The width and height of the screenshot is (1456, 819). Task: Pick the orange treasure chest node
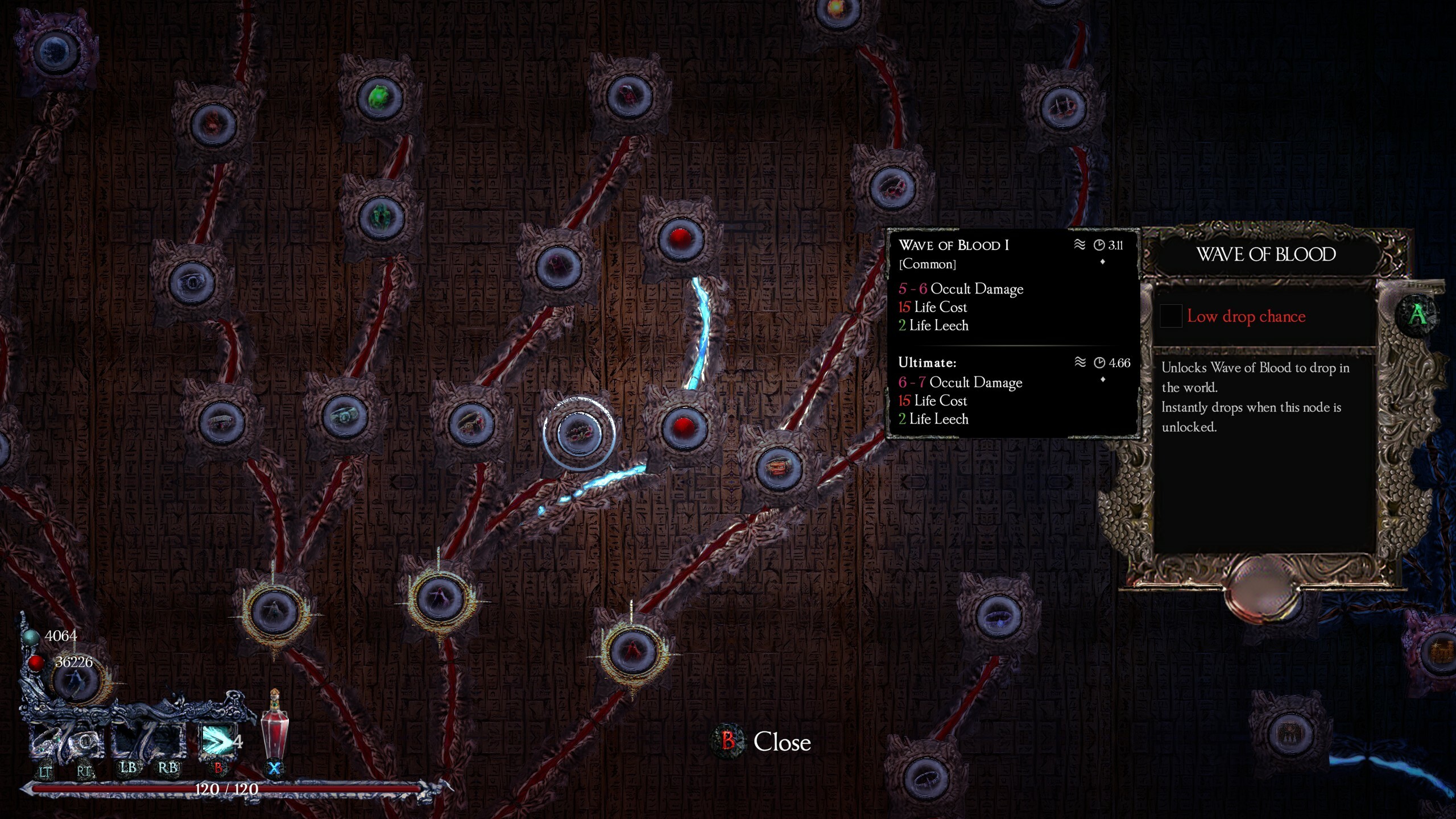778,469
